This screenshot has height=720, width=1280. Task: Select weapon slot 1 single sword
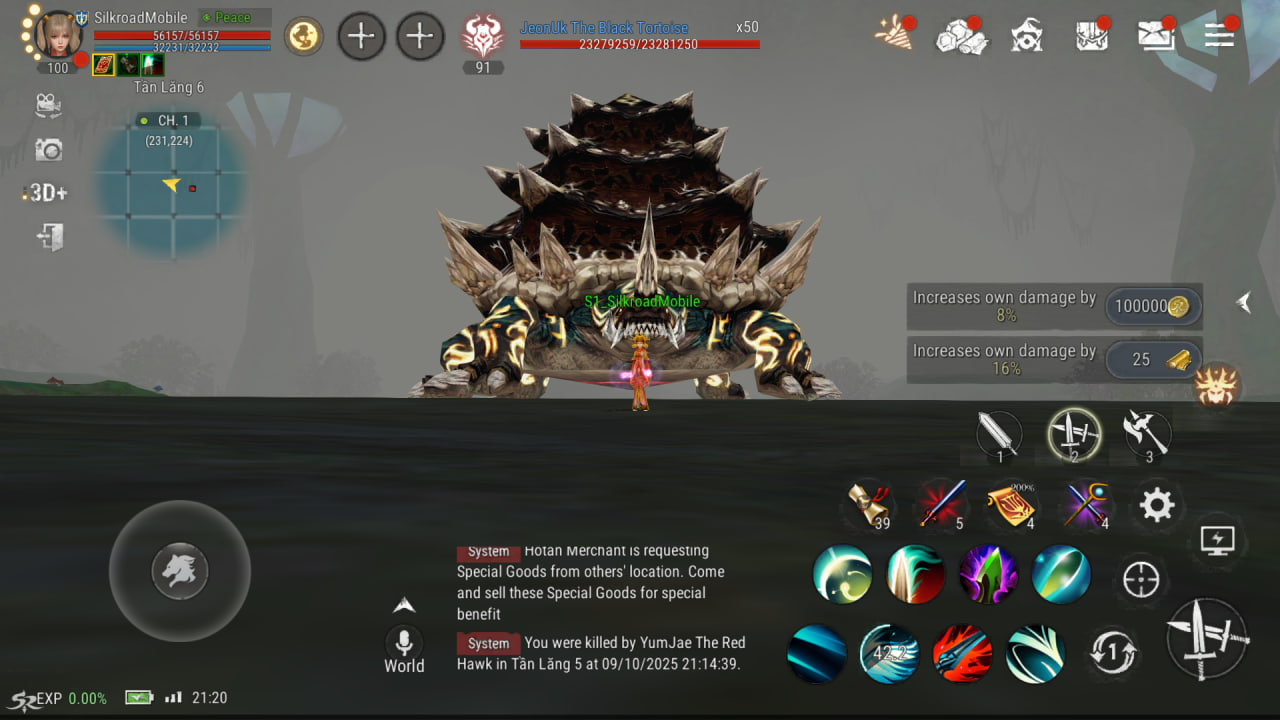click(x=999, y=435)
